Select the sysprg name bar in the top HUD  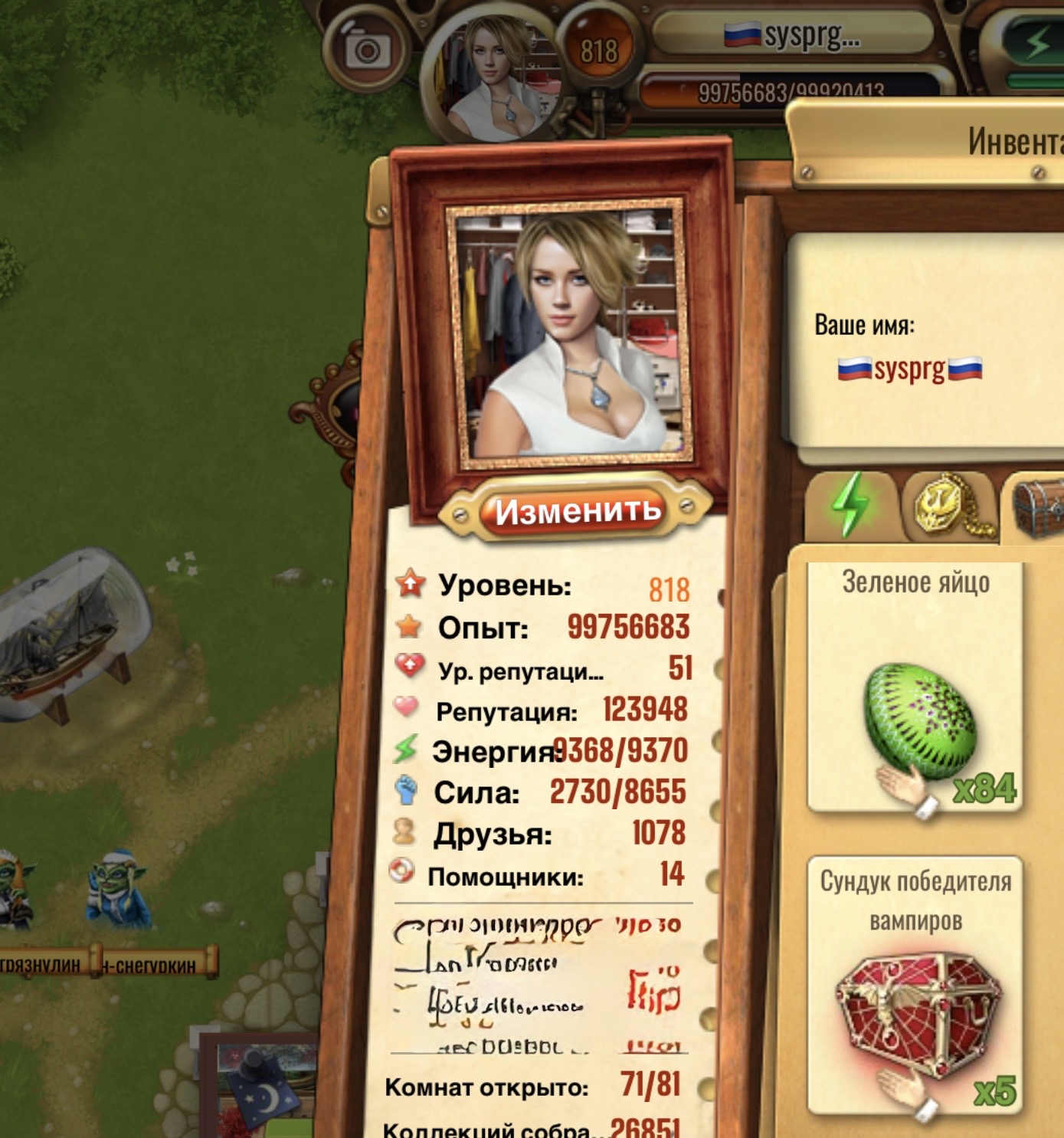(x=793, y=34)
